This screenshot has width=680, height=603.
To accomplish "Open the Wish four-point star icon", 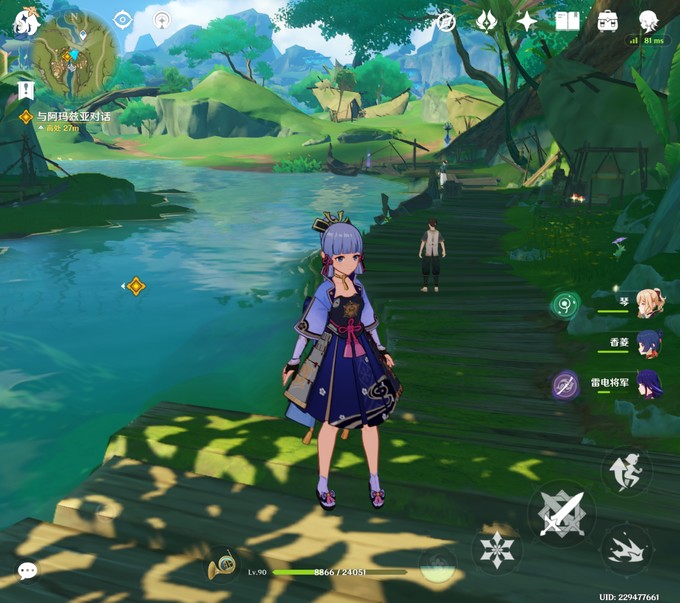I will [x=526, y=21].
